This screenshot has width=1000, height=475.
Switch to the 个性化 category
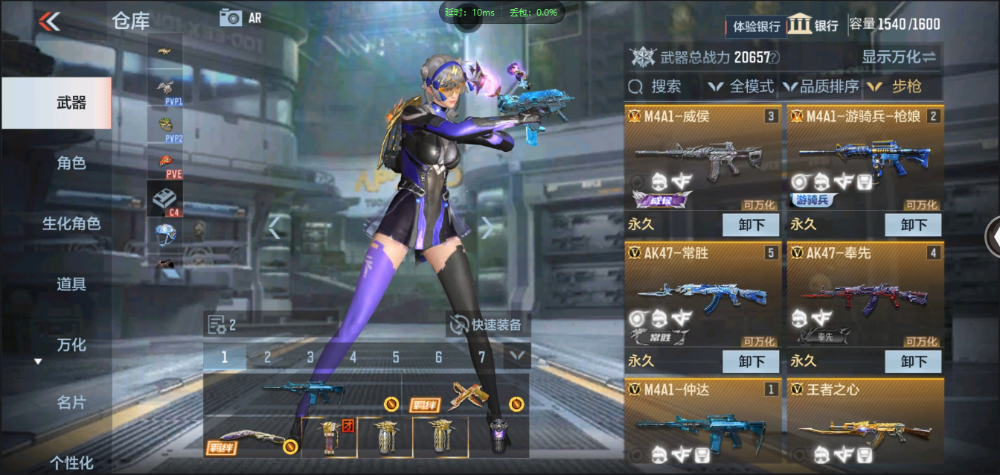click(70, 462)
